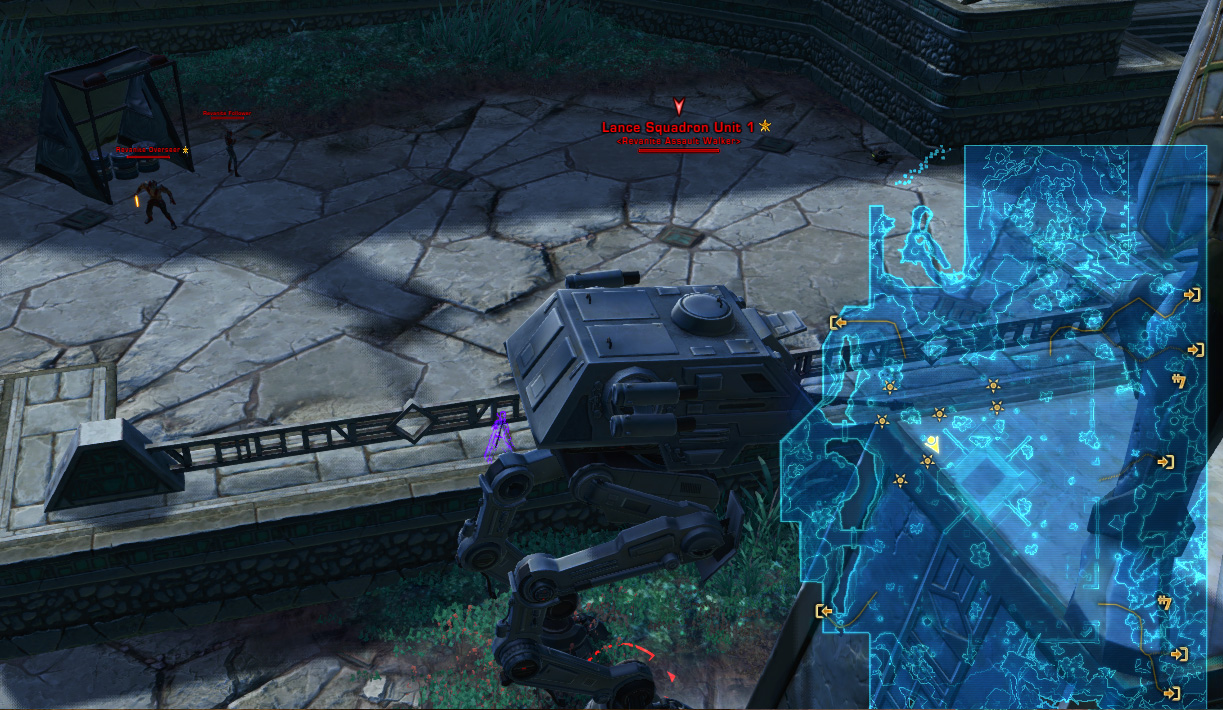Select the southernmost east exit marker on map
The image size is (1223, 710).
pos(1172,692)
